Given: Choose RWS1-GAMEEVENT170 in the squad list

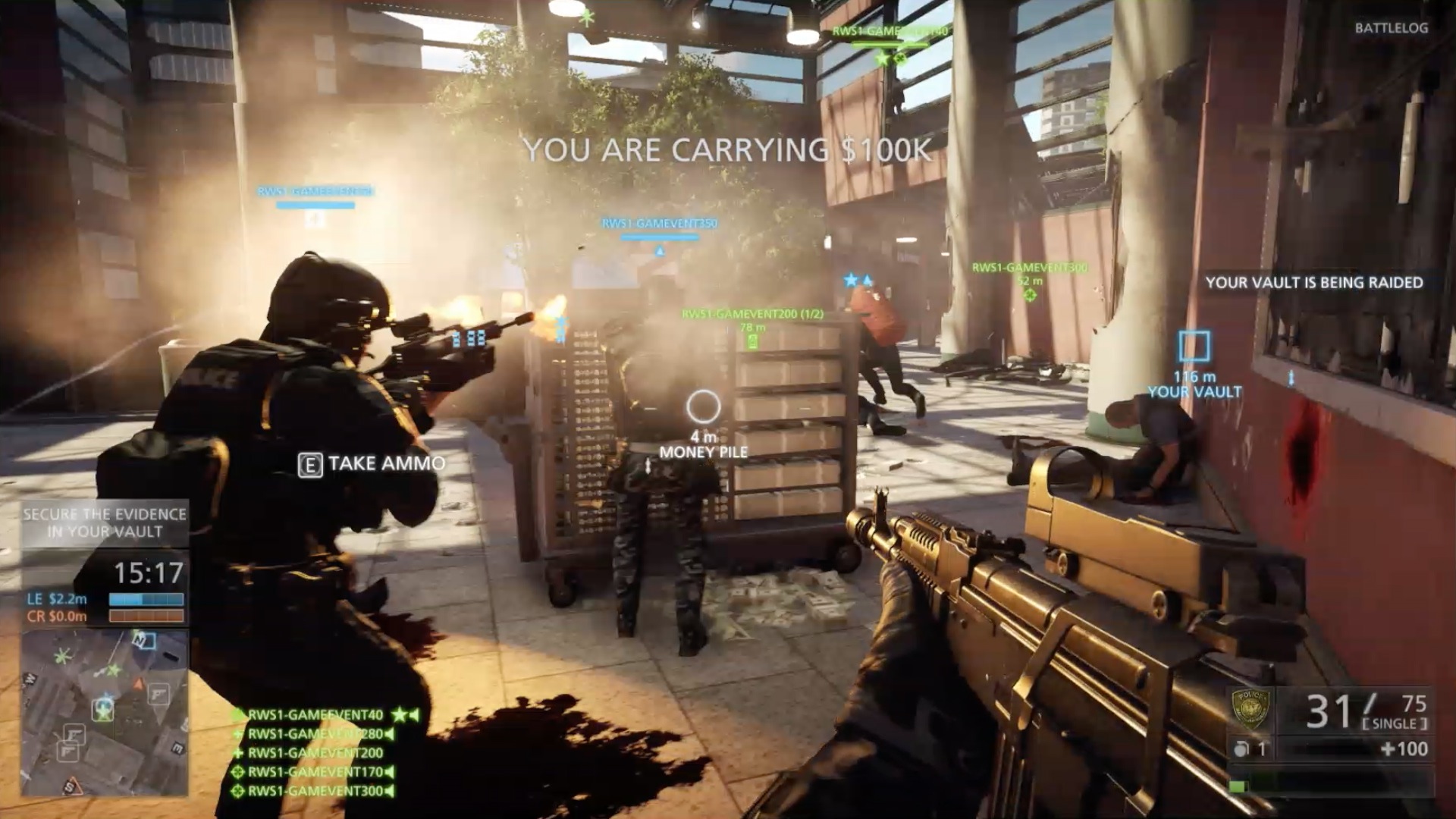Looking at the screenshot, I should [x=315, y=772].
